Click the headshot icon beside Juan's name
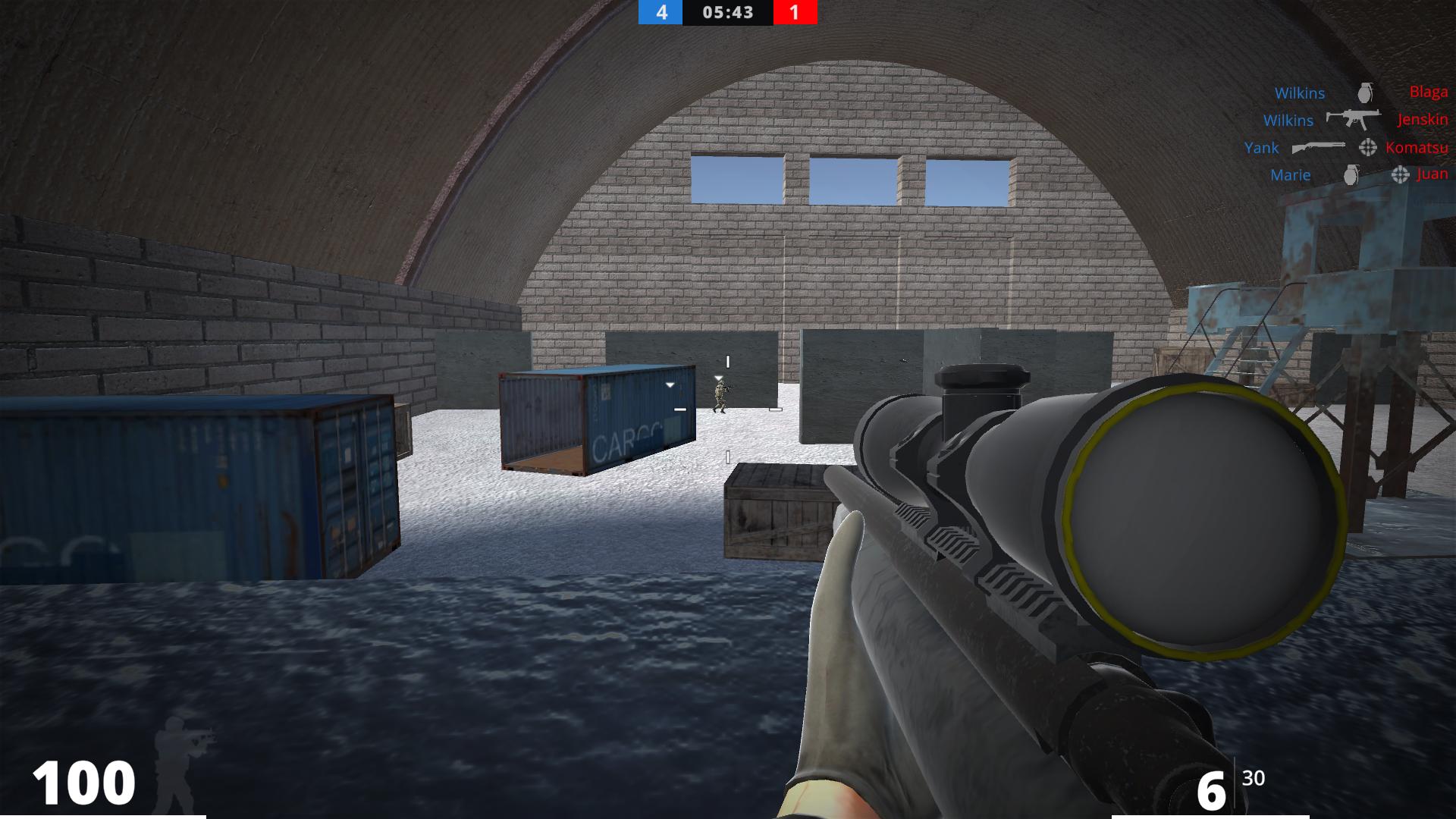The image size is (1456, 819). tap(1400, 174)
